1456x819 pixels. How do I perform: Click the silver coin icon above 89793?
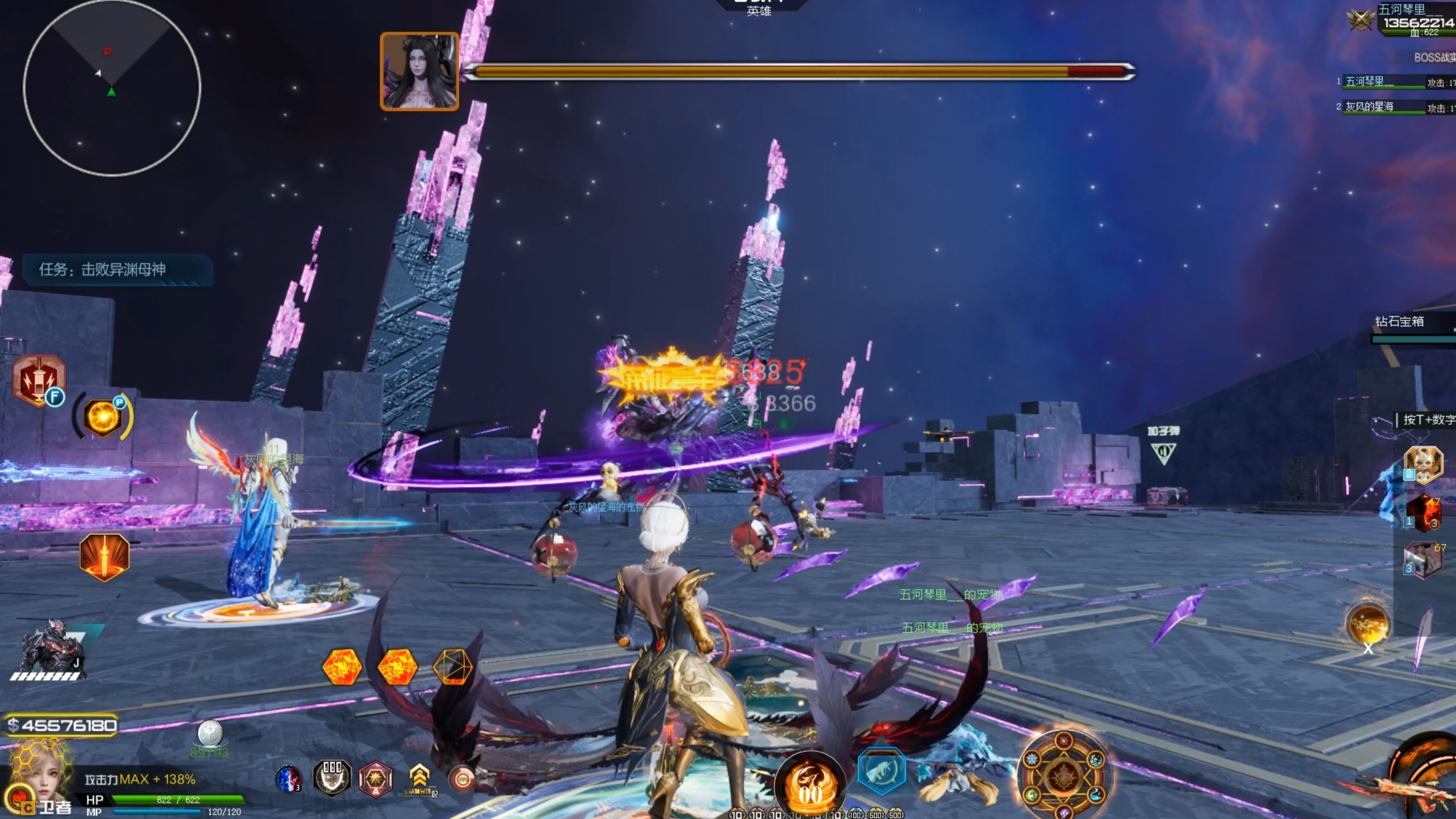(x=210, y=733)
